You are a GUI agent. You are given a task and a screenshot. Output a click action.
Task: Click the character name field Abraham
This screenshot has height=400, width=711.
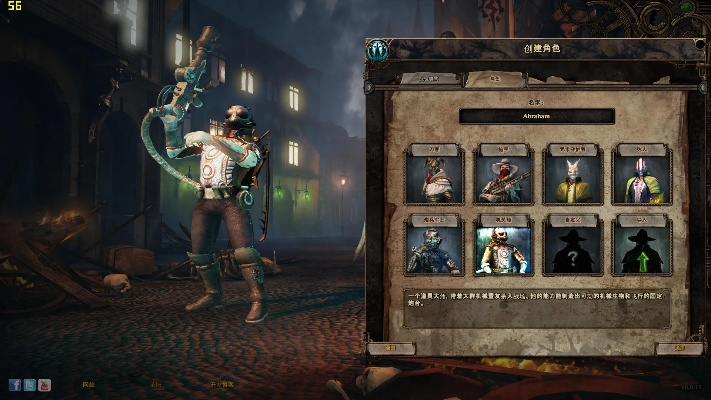tap(537, 116)
